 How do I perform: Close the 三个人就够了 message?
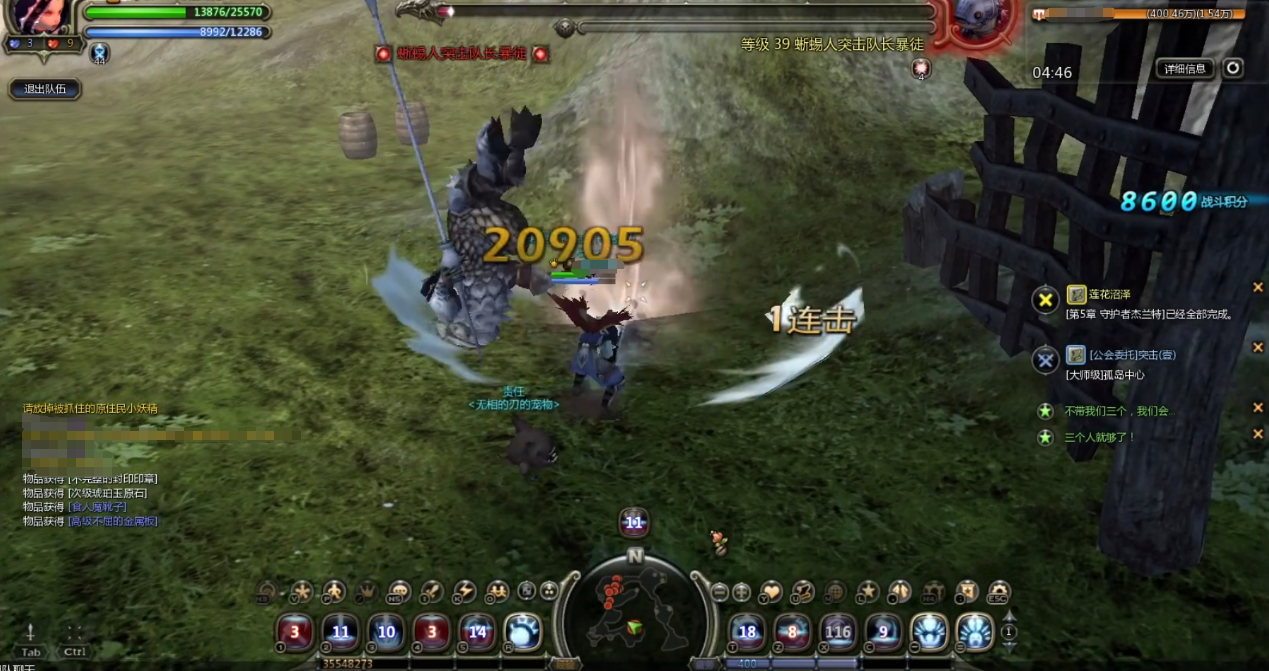pos(1258,434)
